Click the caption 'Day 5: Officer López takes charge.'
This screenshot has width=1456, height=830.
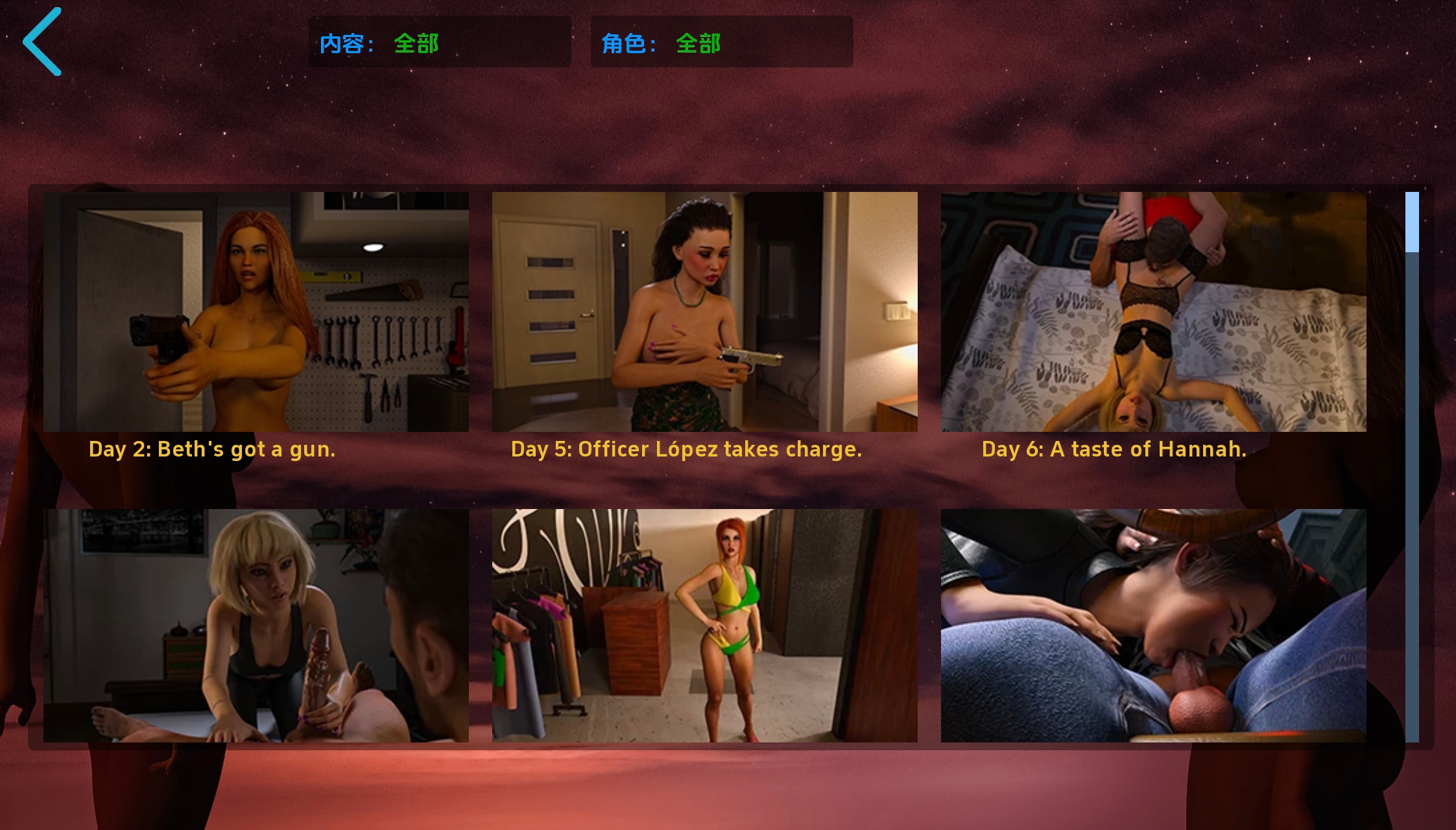pos(687,449)
